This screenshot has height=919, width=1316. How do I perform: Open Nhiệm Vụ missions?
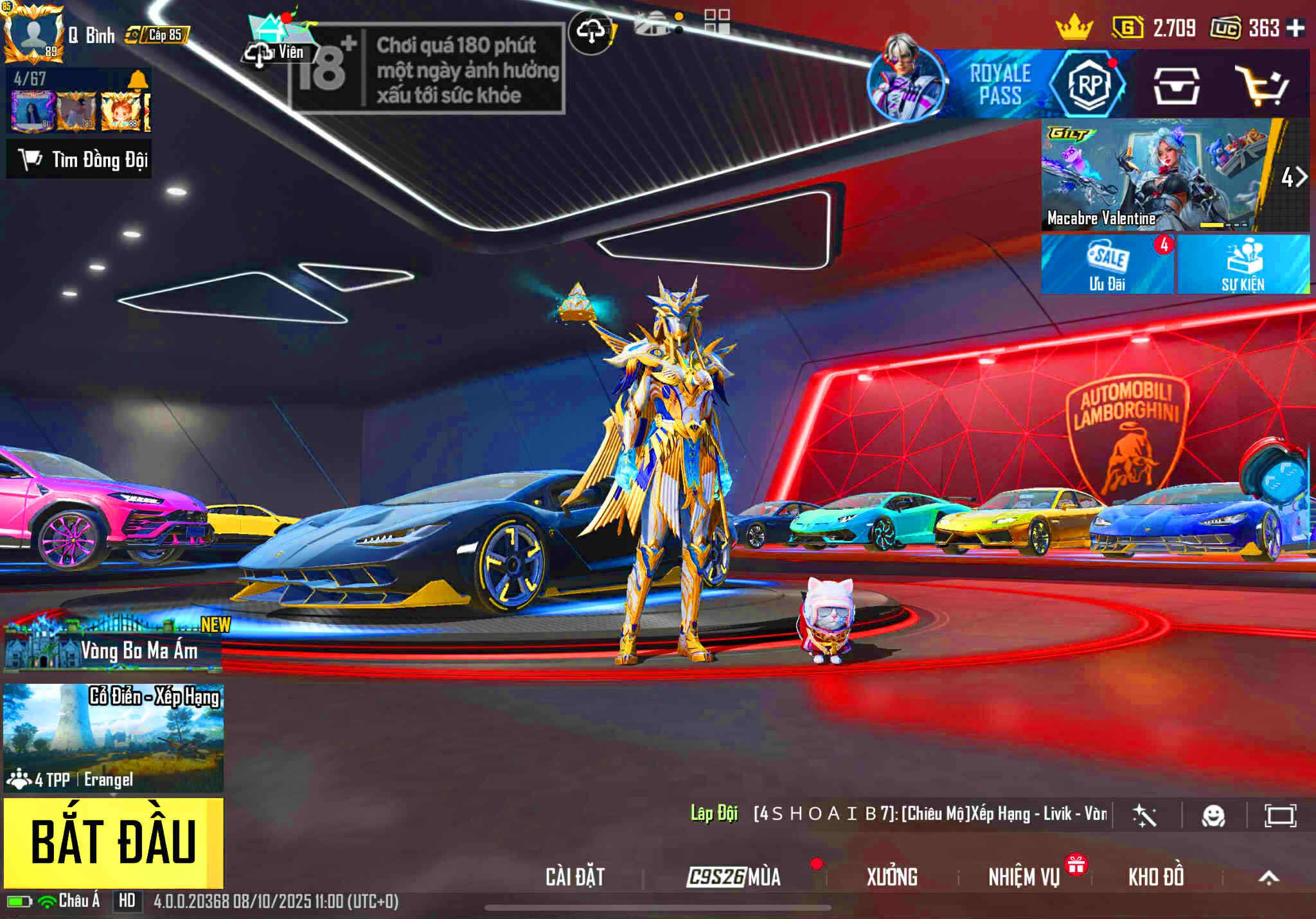(1024, 877)
